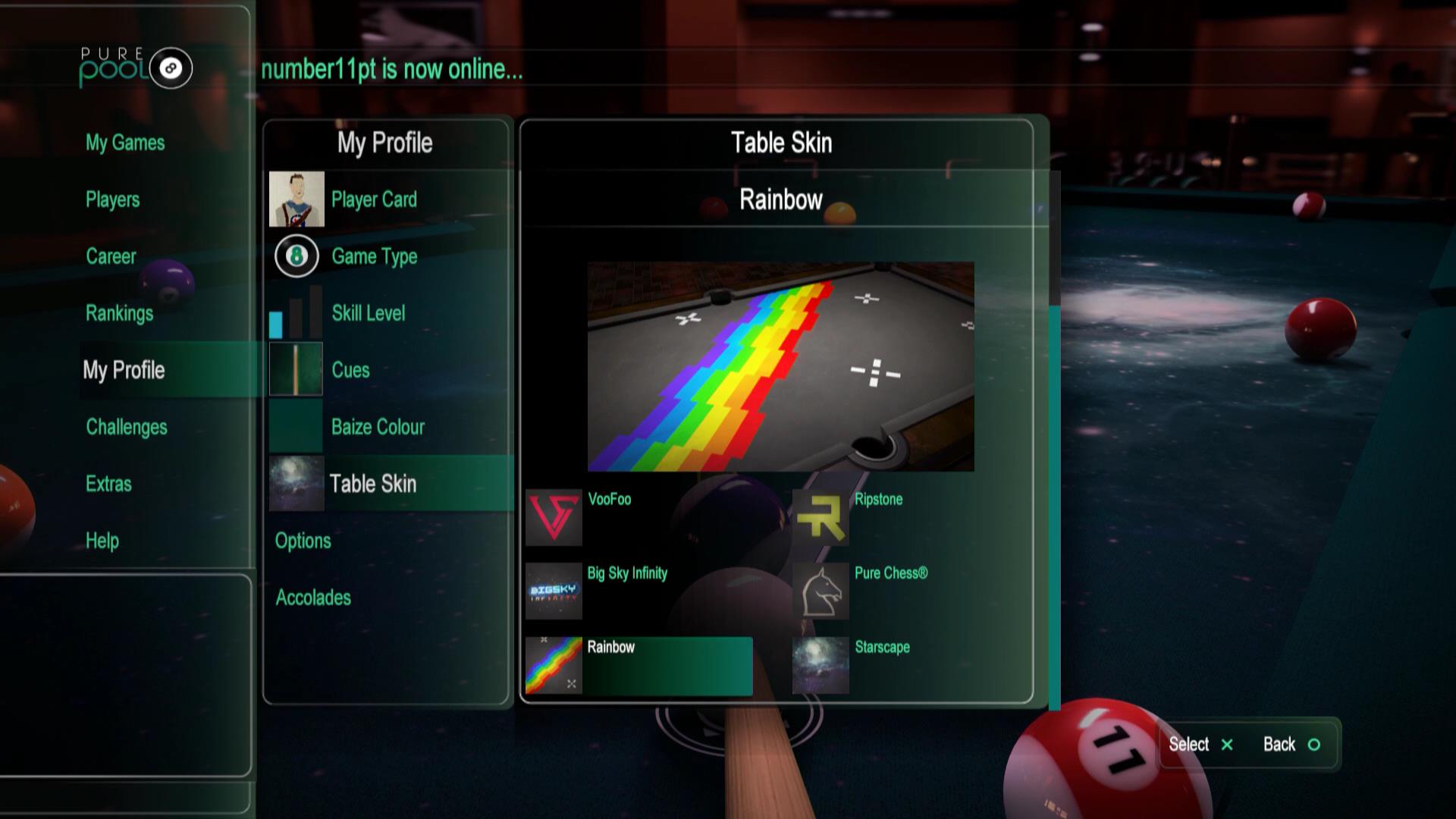Screen dimensions: 1456x819
Task: Open the Extras menu
Action: (108, 484)
